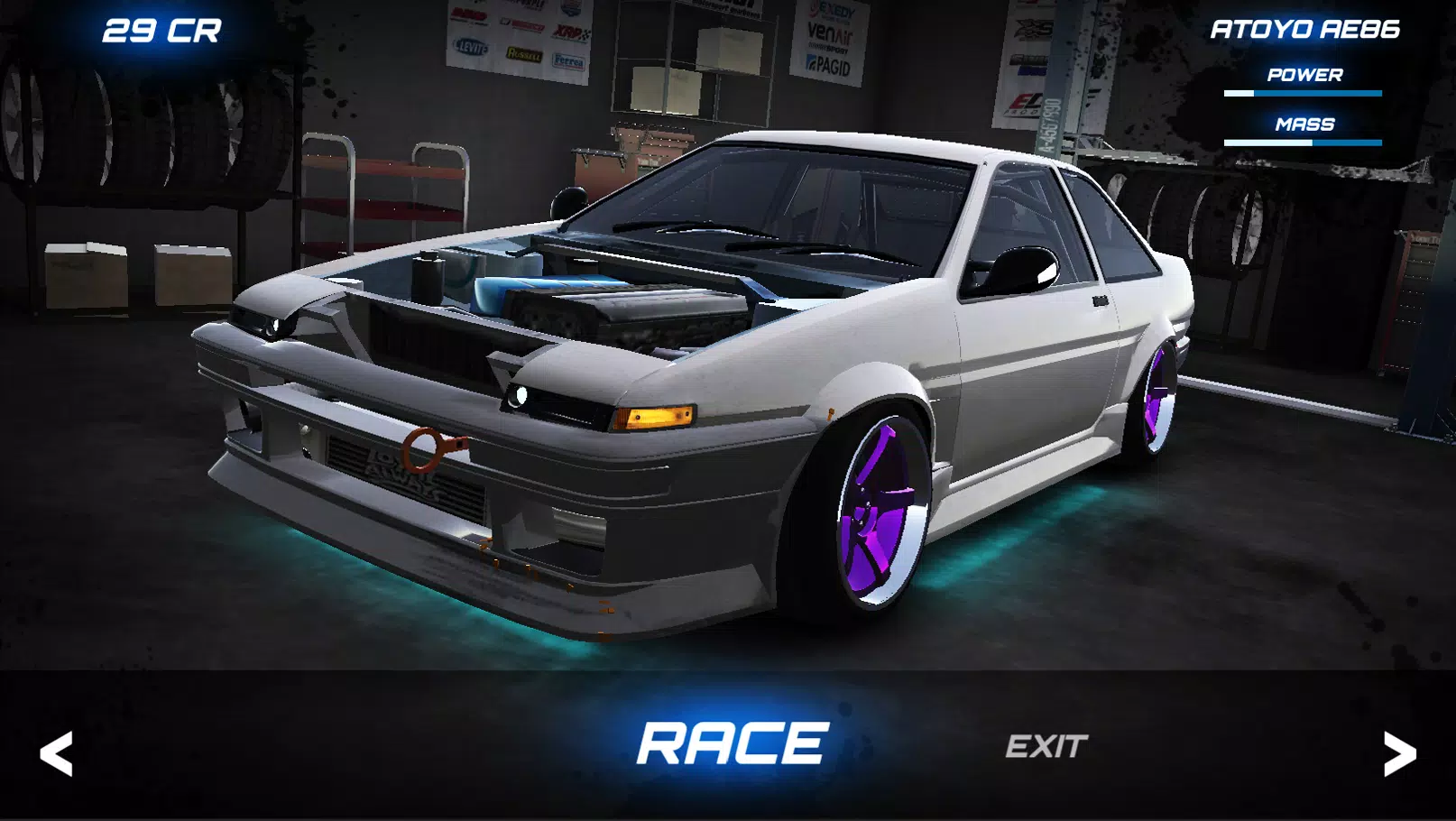The image size is (1456, 821).
Task: Click the POWER progress bar
Action: tap(1302, 92)
